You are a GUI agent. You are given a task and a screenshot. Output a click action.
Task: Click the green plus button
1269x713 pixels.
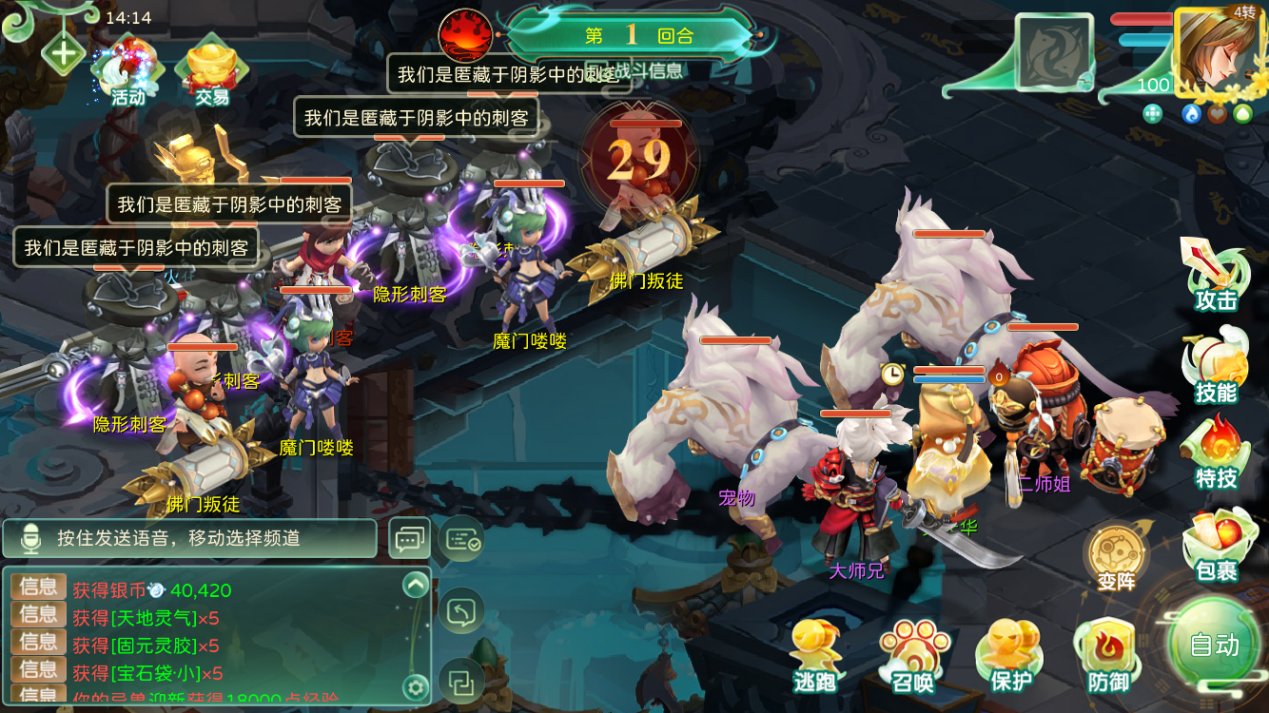pos(62,53)
